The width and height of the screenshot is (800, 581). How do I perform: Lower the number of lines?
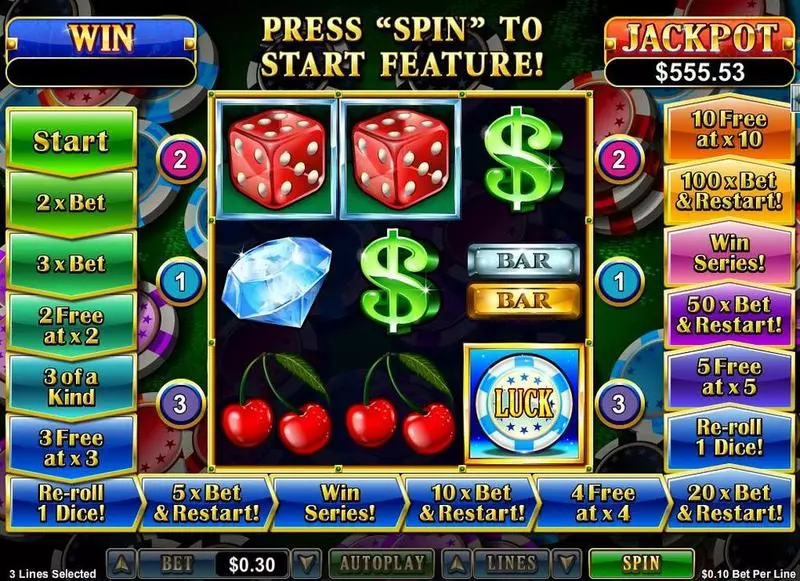[x=567, y=564]
